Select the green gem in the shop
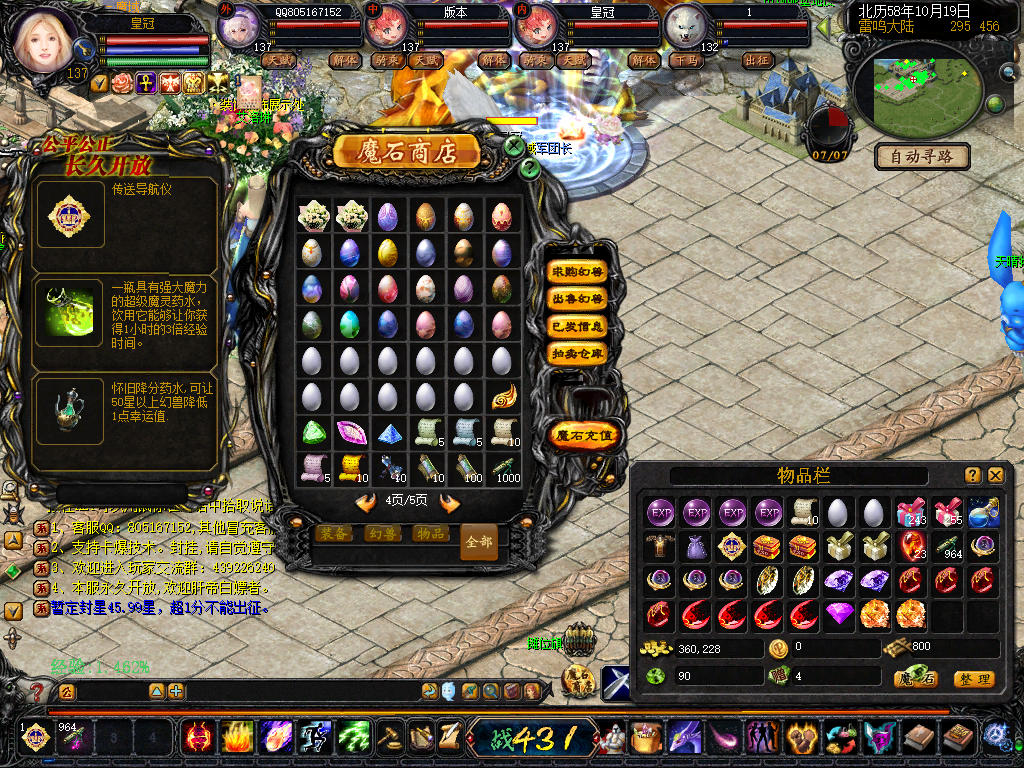Viewport: 1024px width, 768px height. (314, 432)
